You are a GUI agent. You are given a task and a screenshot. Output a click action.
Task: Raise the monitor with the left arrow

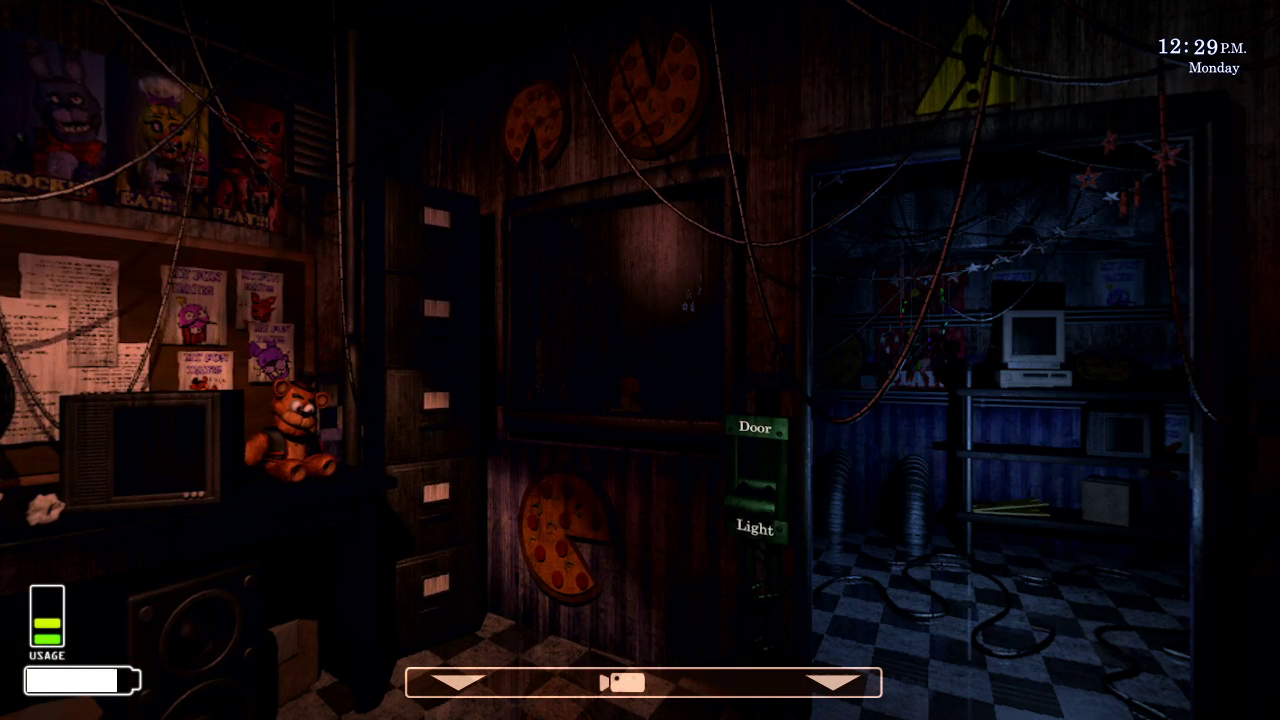[x=458, y=681]
